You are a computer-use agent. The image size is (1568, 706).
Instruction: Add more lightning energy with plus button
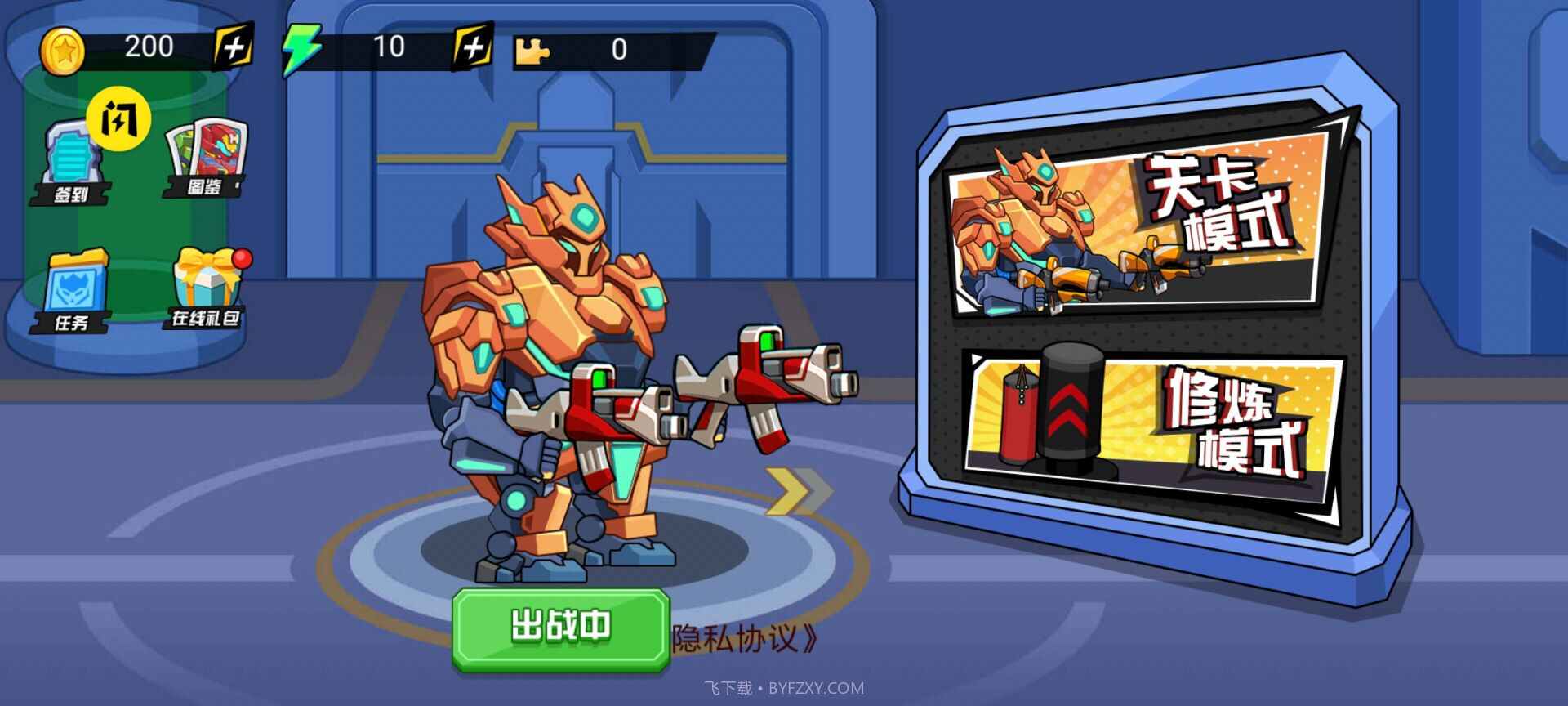(x=473, y=47)
